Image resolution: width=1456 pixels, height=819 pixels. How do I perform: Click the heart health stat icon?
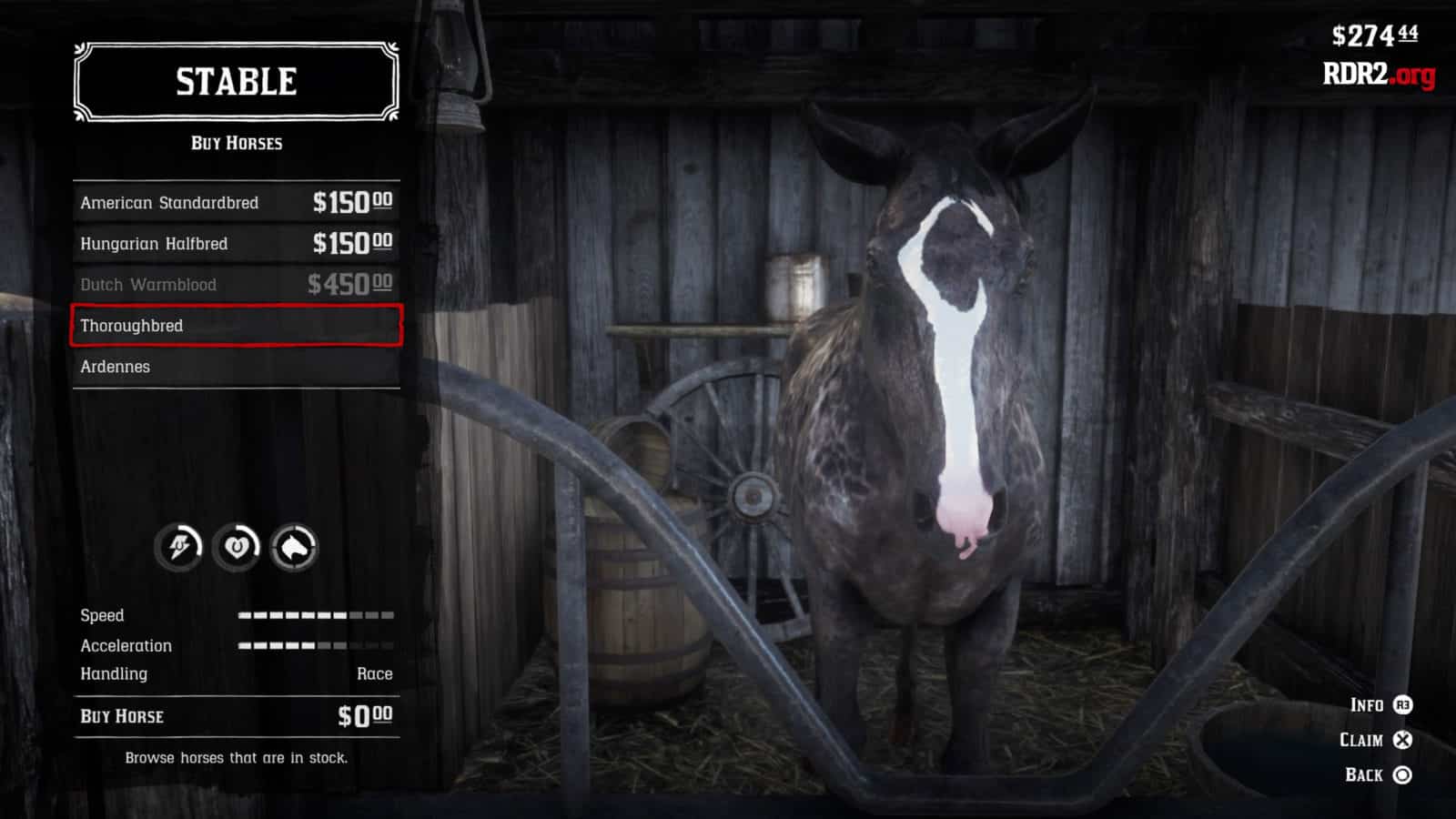pyautogui.click(x=237, y=547)
